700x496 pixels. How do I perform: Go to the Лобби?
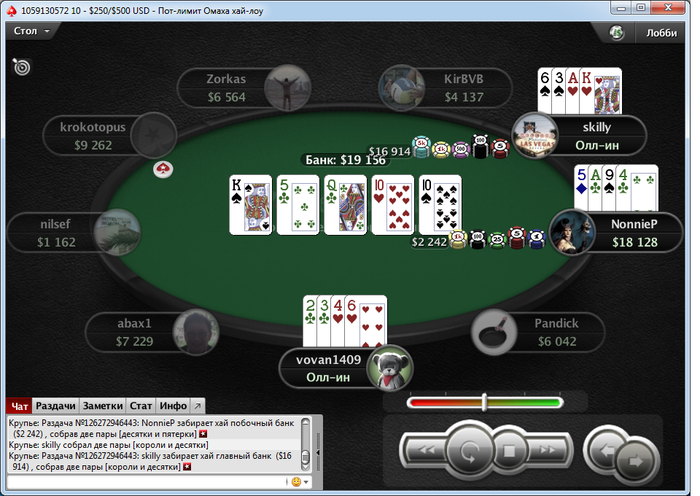pos(661,32)
